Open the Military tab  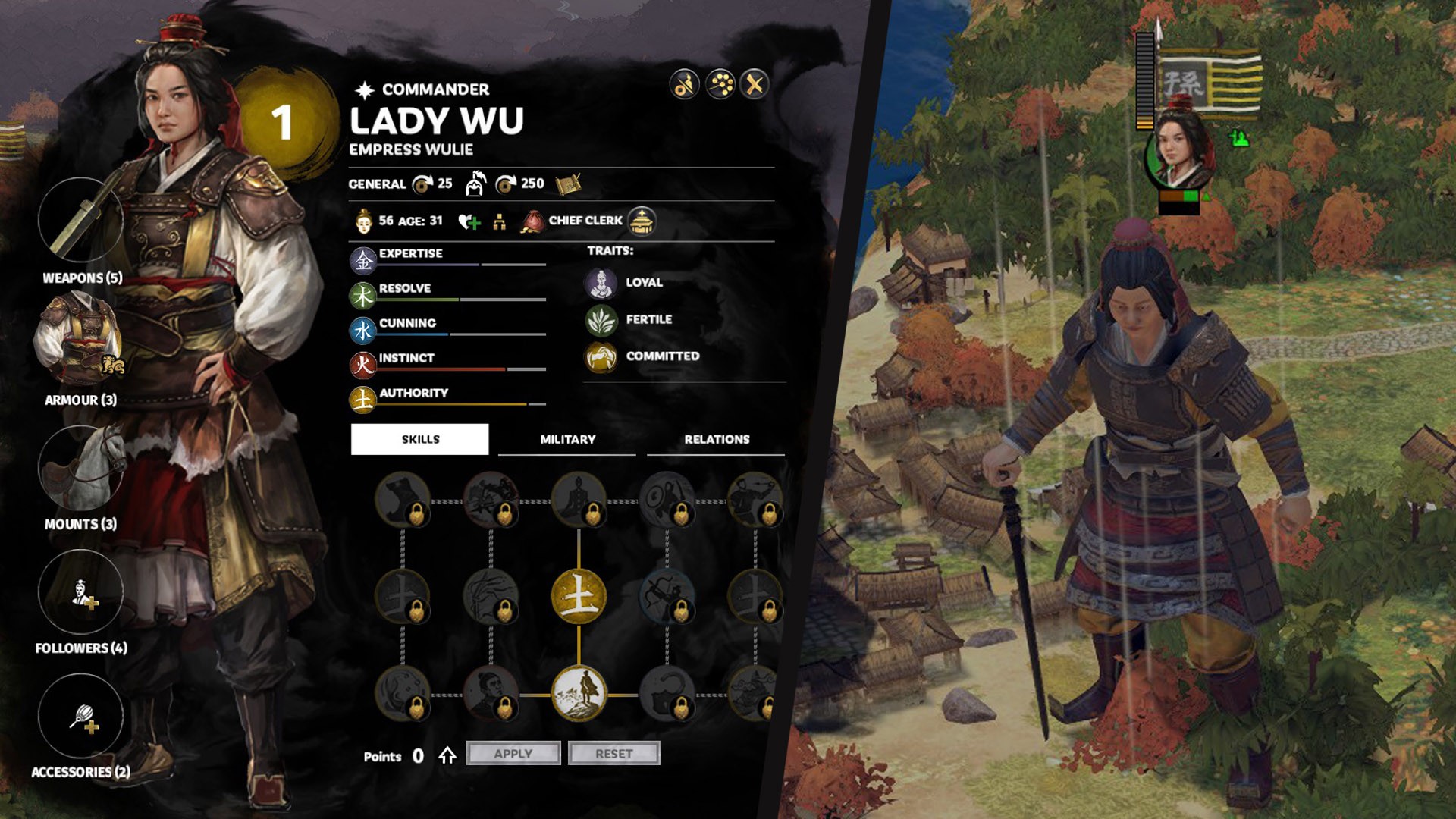[x=567, y=440]
